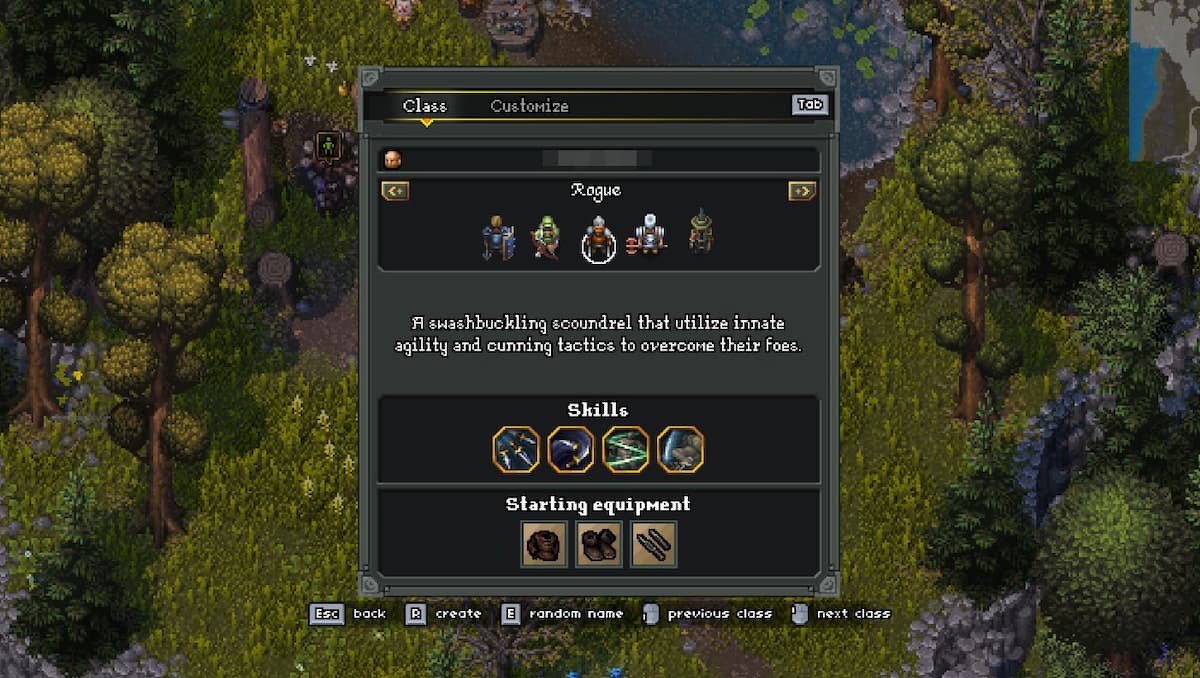
Task: Choose the pointed-hat mage class figure
Action: 702,233
